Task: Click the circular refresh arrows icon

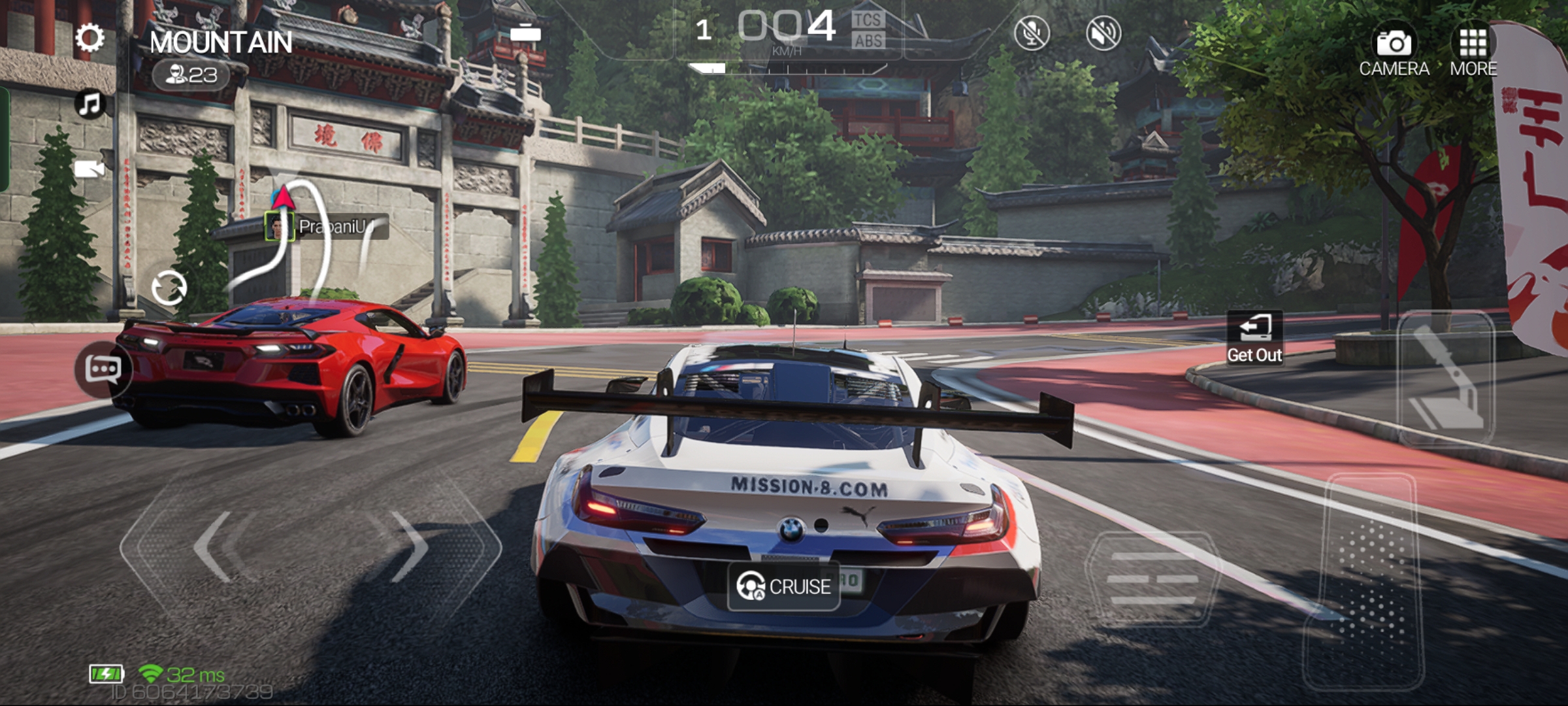Action: (x=169, y=288)
